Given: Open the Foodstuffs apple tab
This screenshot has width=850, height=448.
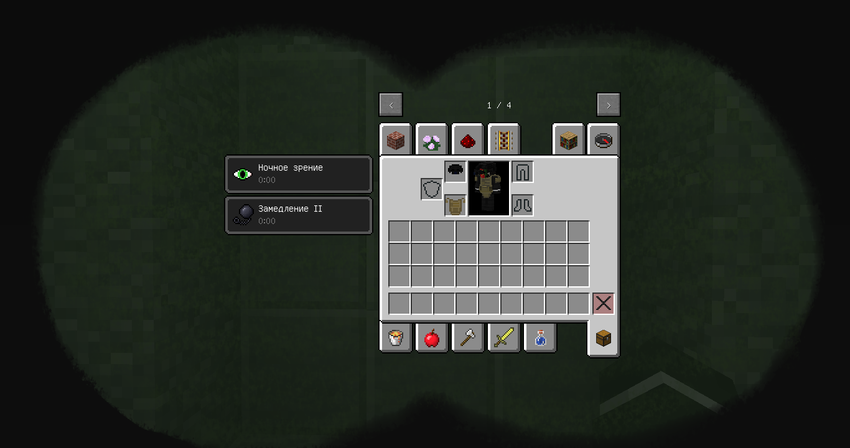Looking at the screenshot, I should pos(432,338).
